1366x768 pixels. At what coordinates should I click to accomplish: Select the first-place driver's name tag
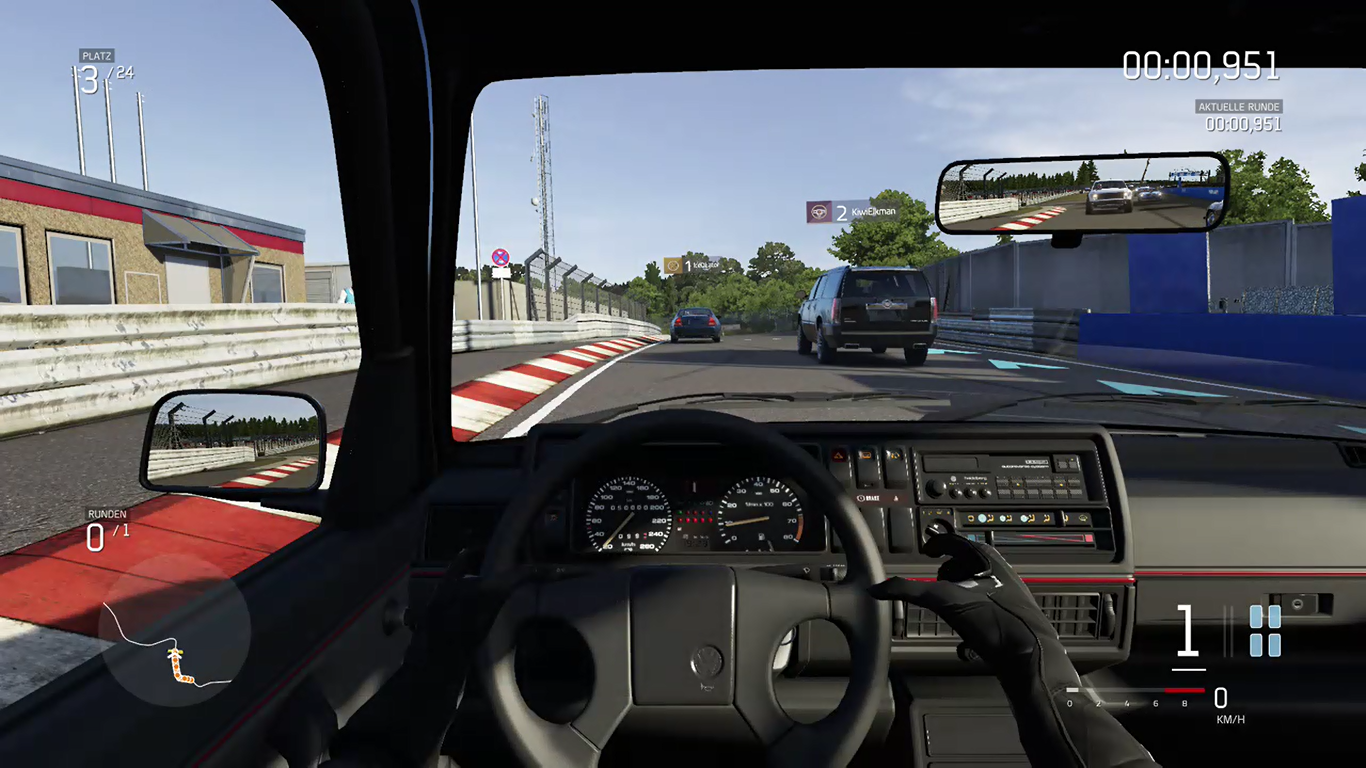coord(692,265)
